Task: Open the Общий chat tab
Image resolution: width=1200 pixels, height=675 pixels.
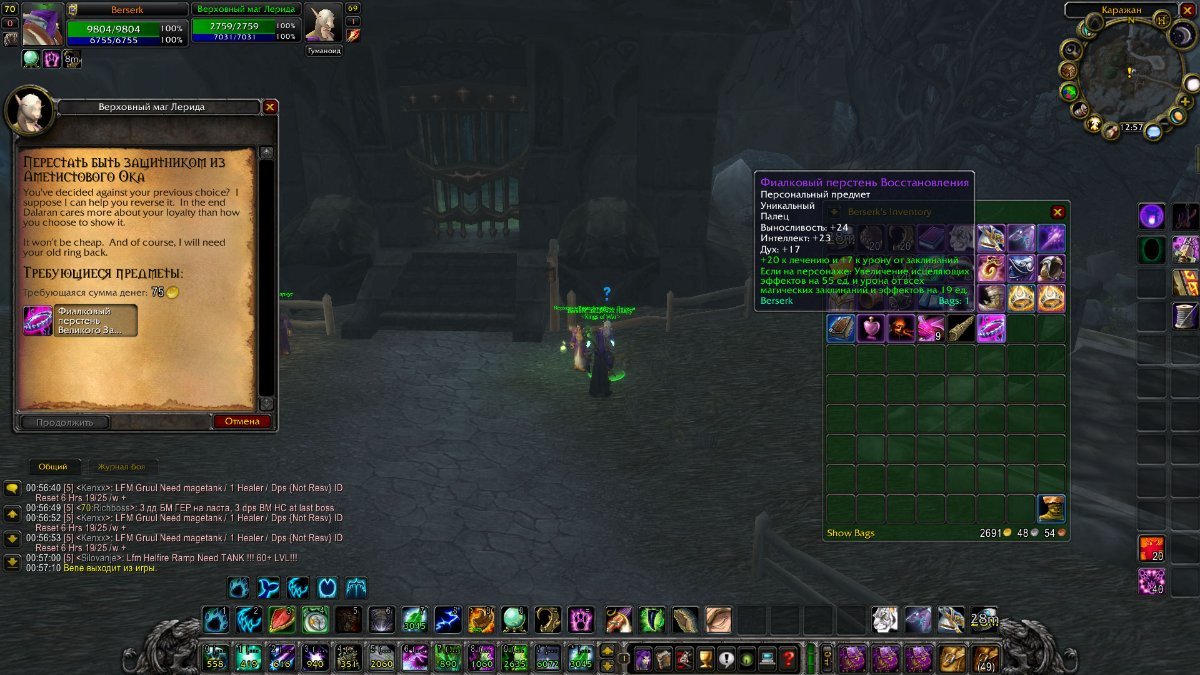Action: pos(53,467)
